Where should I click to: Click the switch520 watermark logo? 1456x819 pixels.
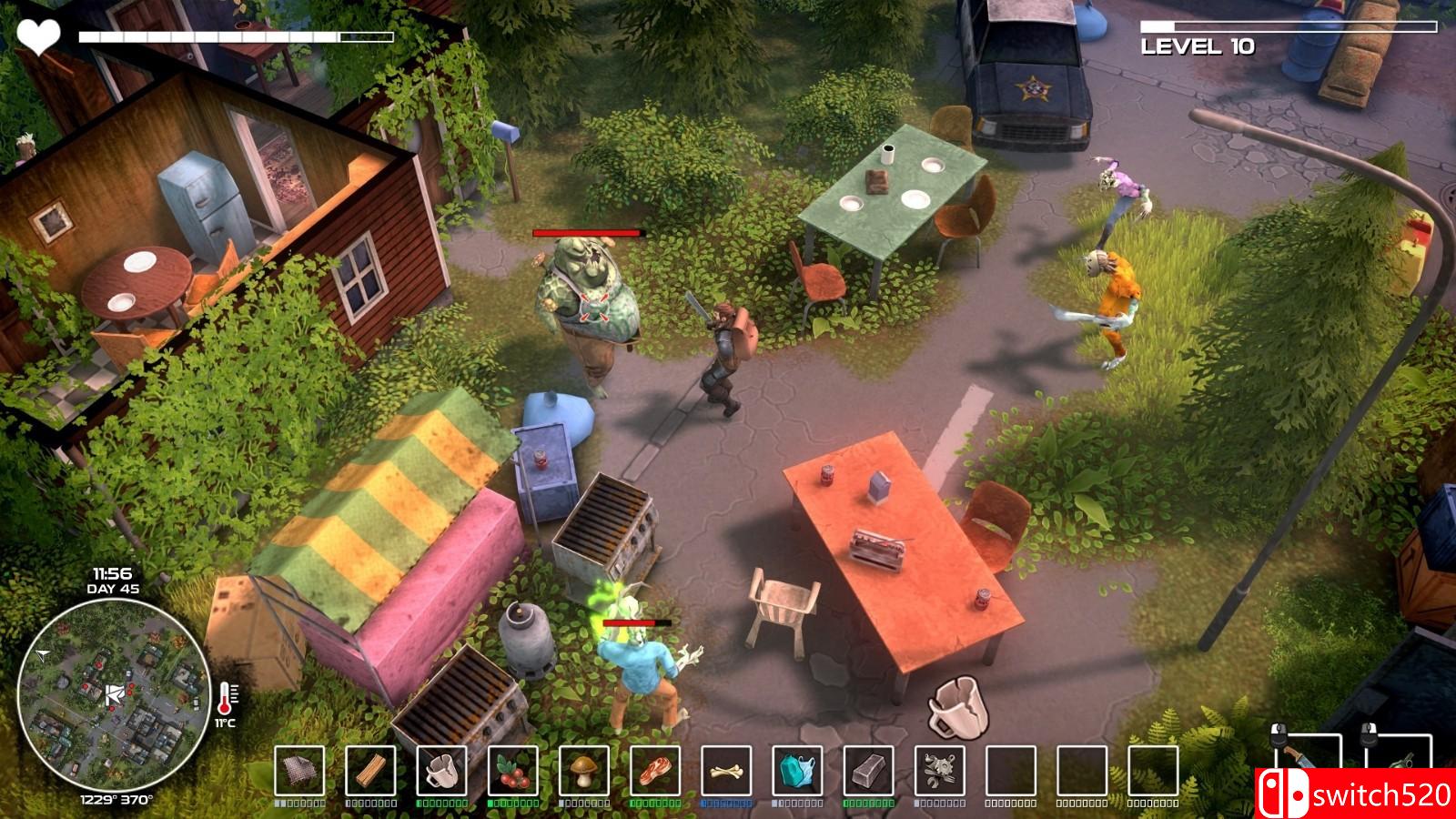tap(1355, 794)
